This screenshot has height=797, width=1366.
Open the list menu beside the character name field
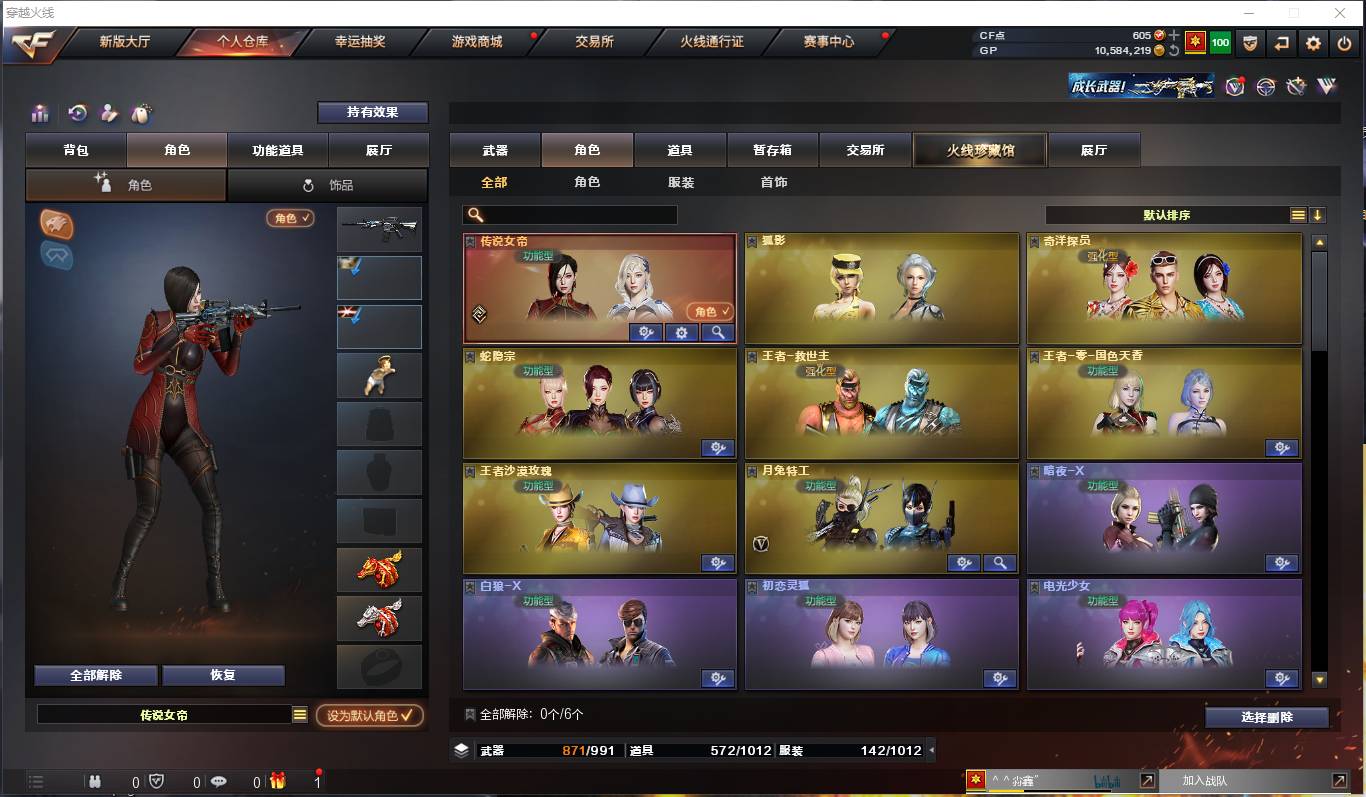tap(299, 716)
